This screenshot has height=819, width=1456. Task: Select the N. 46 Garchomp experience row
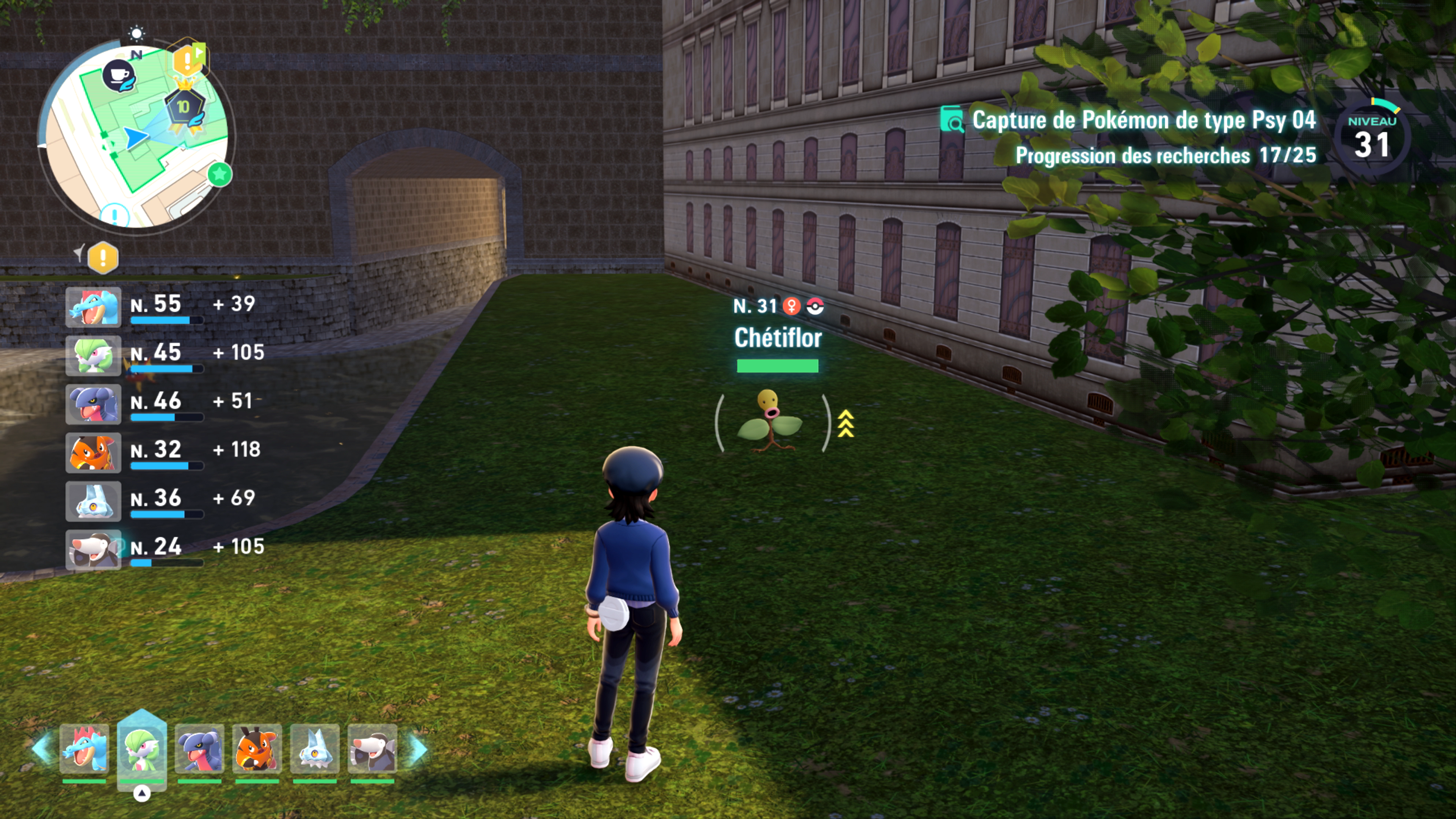pyautogui.click(x=164, y=404)
